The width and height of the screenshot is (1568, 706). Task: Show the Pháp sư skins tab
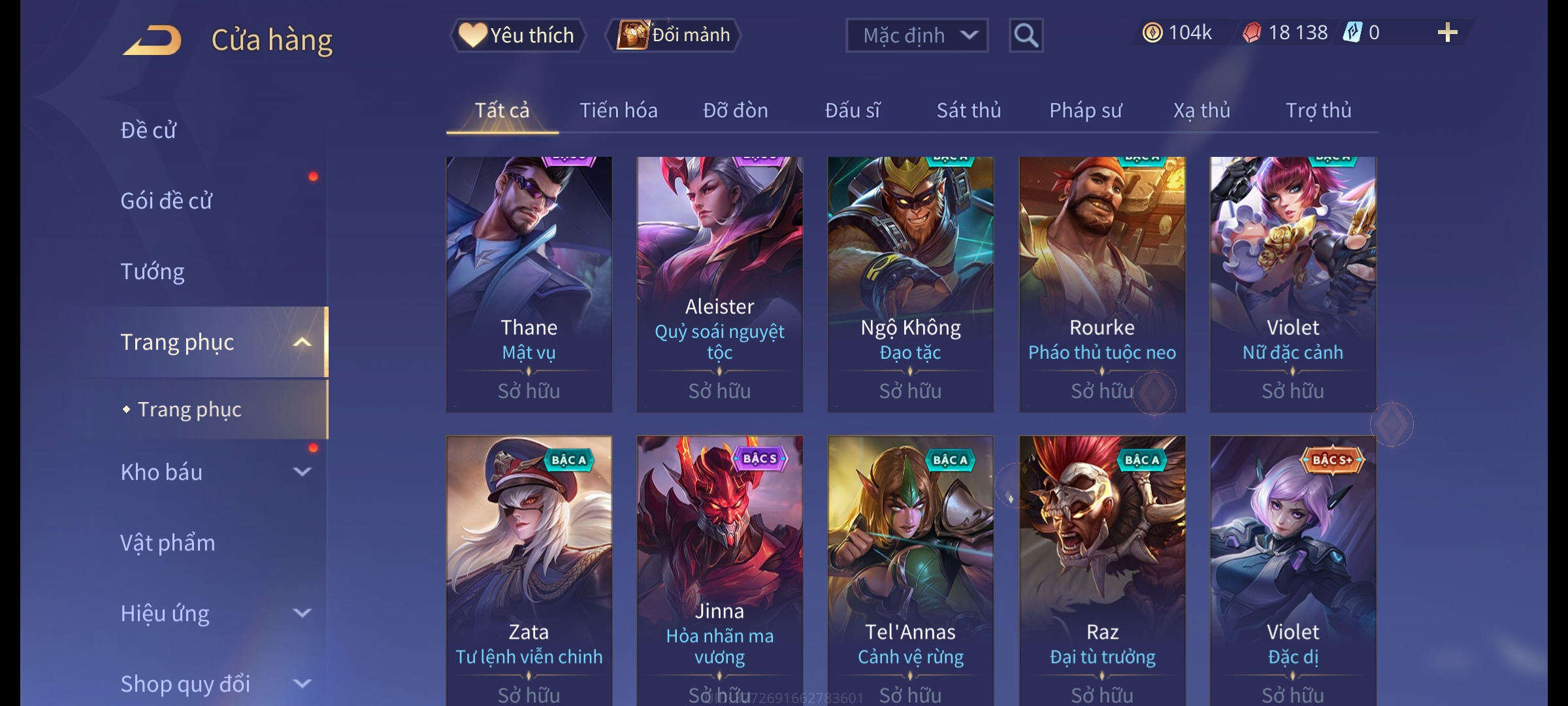tap(1085, 110)
